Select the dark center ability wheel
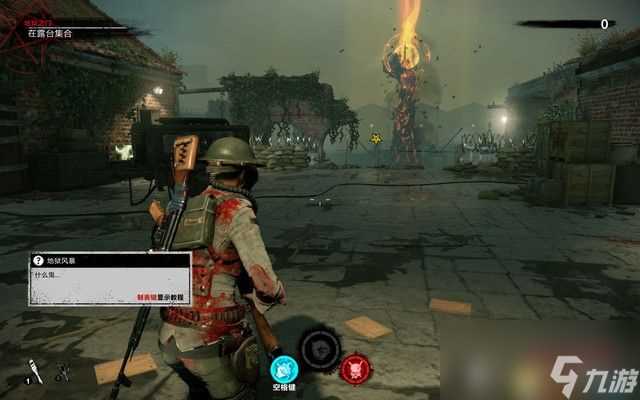This screenshot has height=400, width=640. tap(319, 349)
